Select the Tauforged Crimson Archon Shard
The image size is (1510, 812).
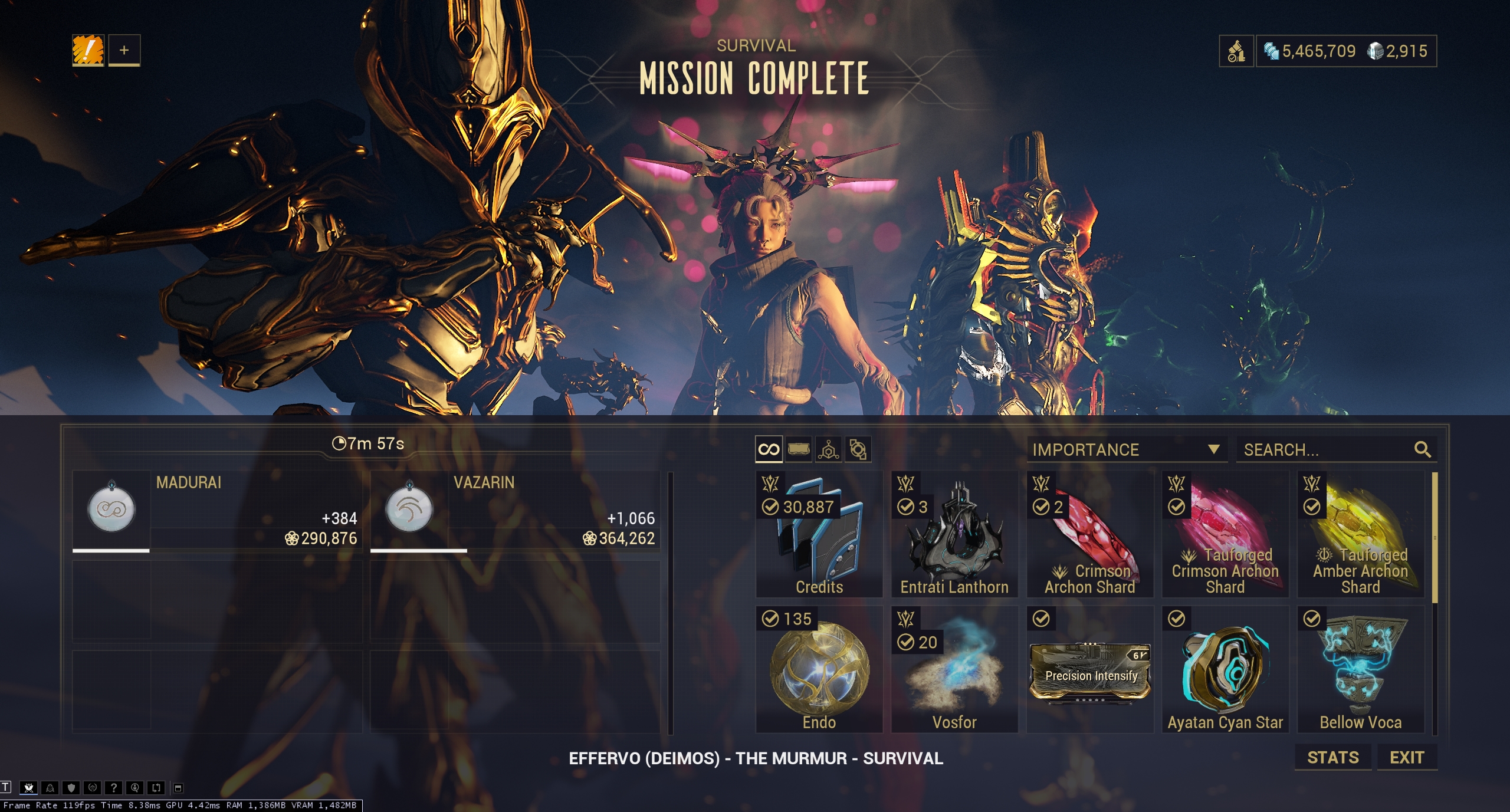[1225, 534]
